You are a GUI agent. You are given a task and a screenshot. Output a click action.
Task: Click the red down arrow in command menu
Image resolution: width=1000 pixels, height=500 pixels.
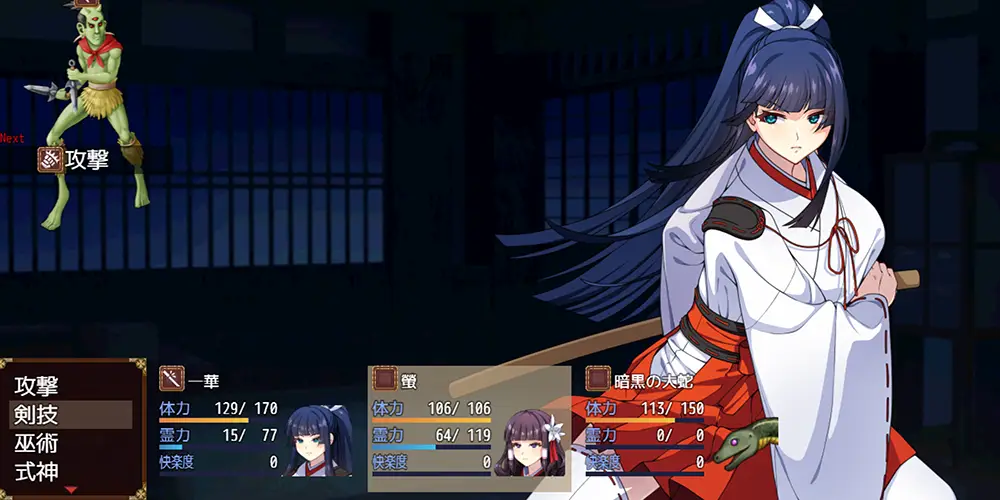tap(70, 489)
